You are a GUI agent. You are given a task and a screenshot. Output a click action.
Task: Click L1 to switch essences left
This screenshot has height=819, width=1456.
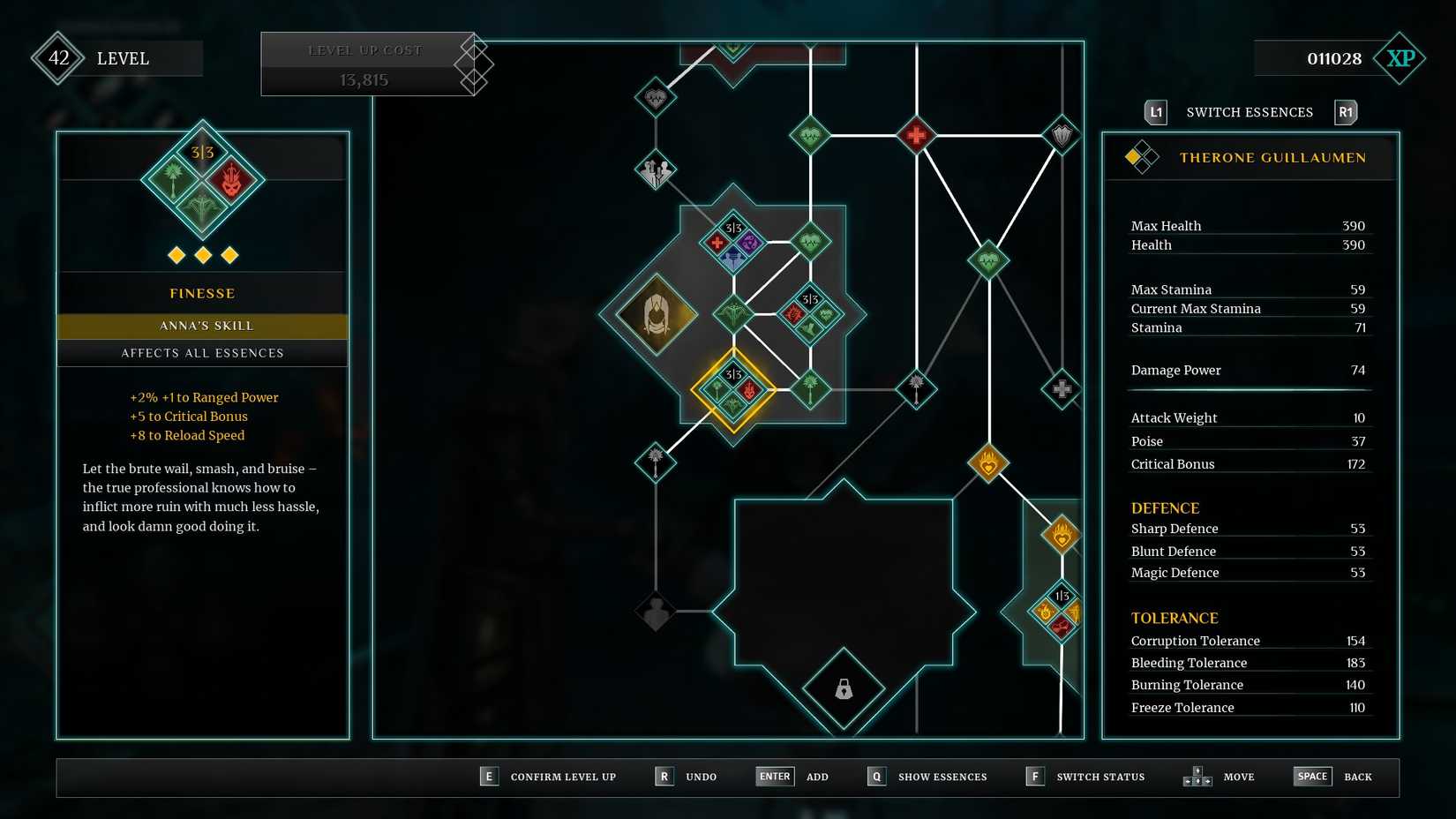[x=1155, y=112]
